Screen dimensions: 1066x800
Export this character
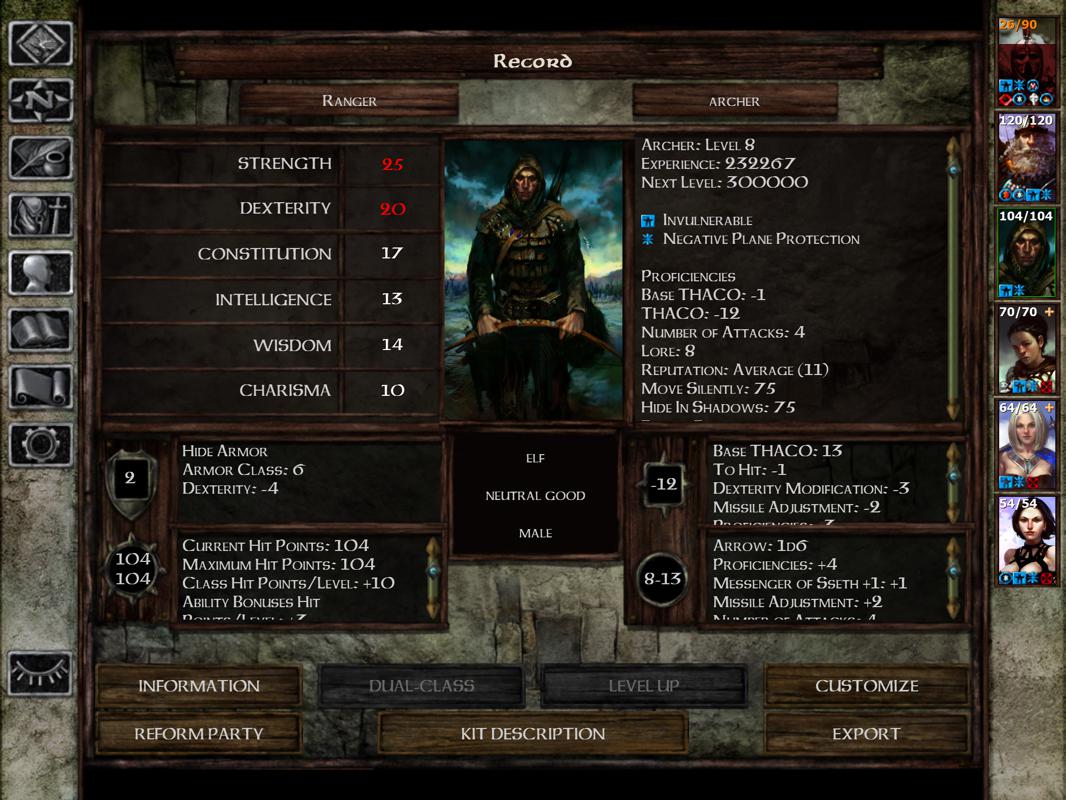pos(866,734)
